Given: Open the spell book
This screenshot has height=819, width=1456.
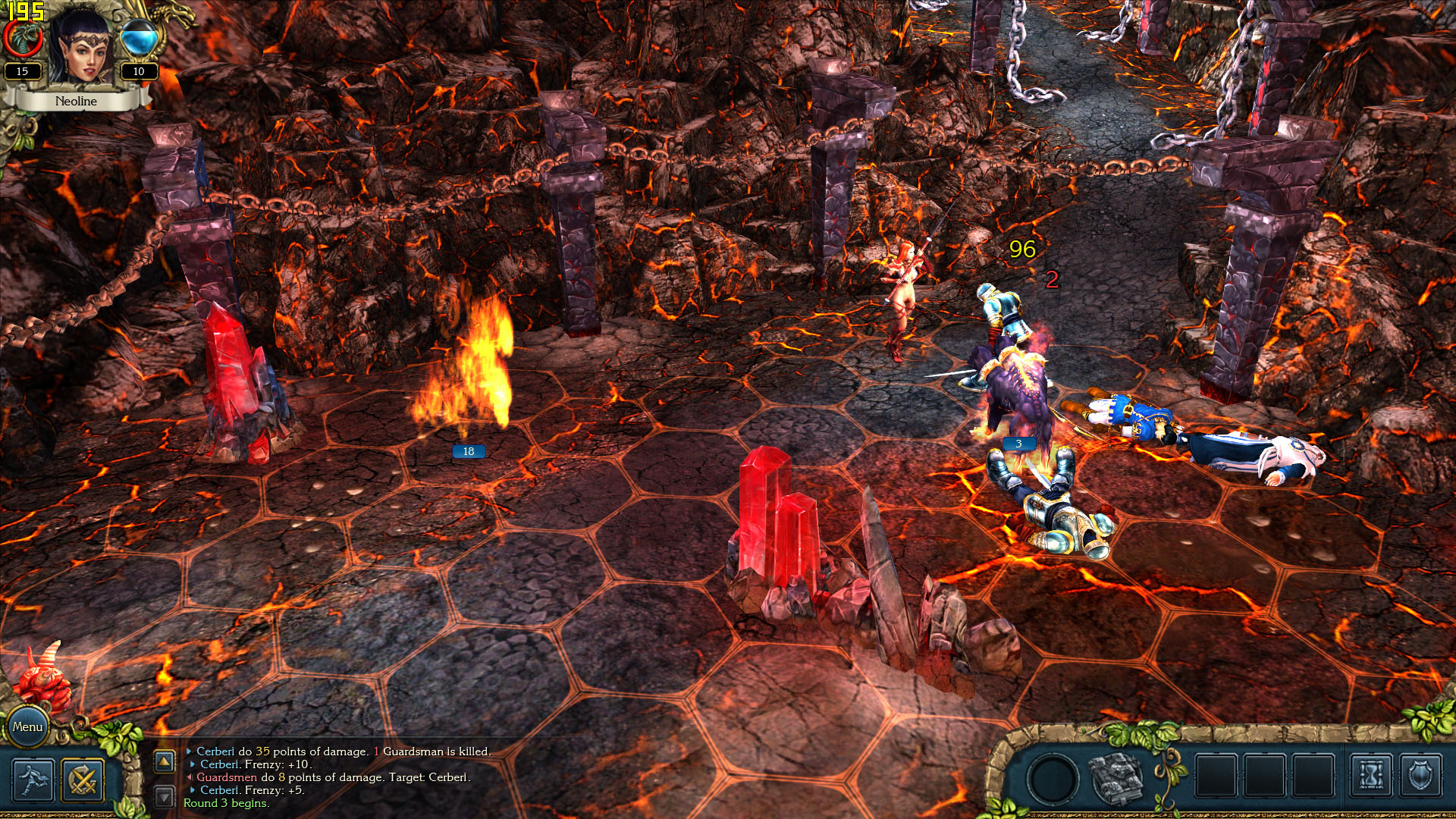Looking at the screenshot, I should point(1116,778).
